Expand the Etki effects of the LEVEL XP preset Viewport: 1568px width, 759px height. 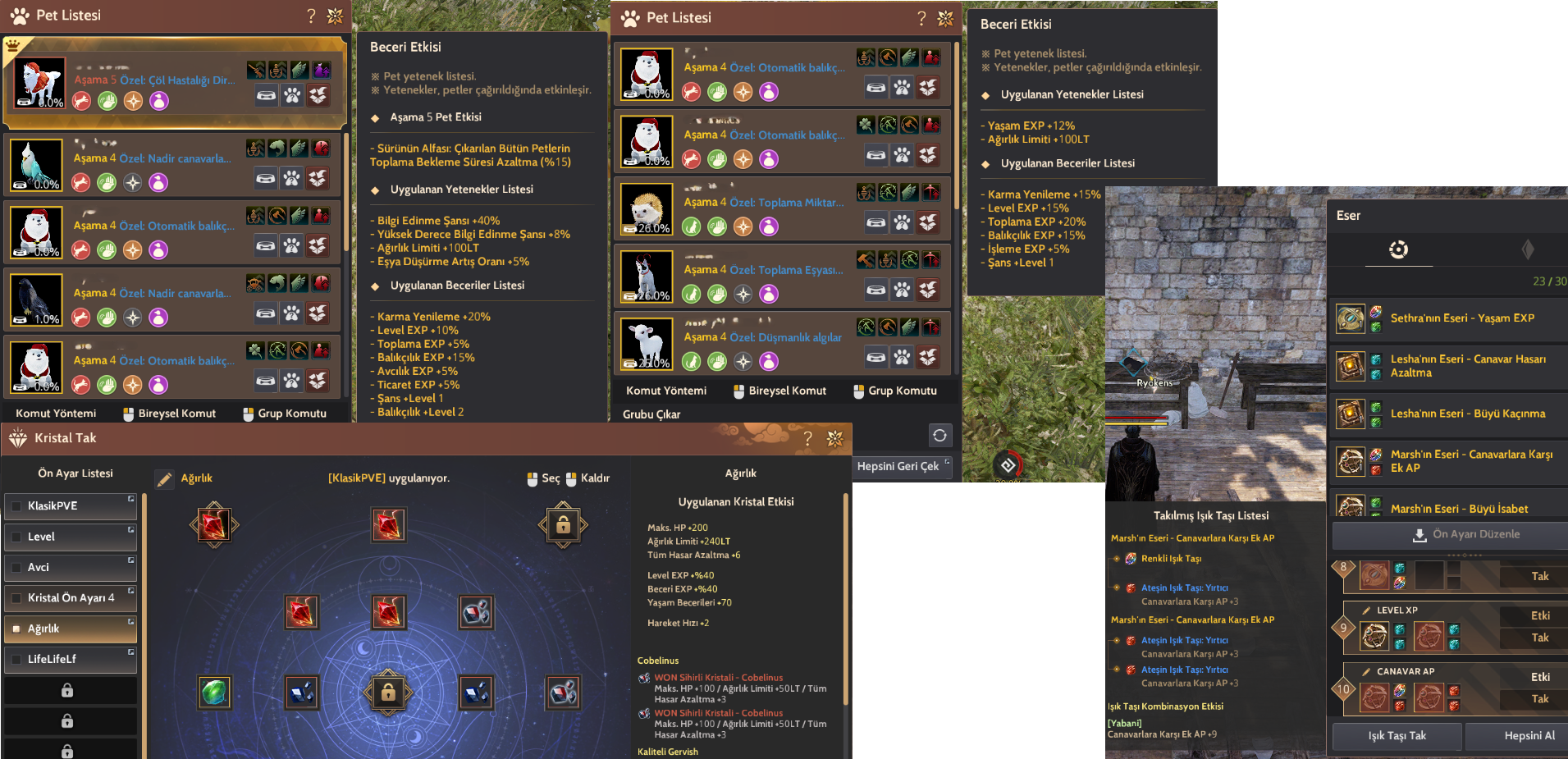tap(1540, 615)
